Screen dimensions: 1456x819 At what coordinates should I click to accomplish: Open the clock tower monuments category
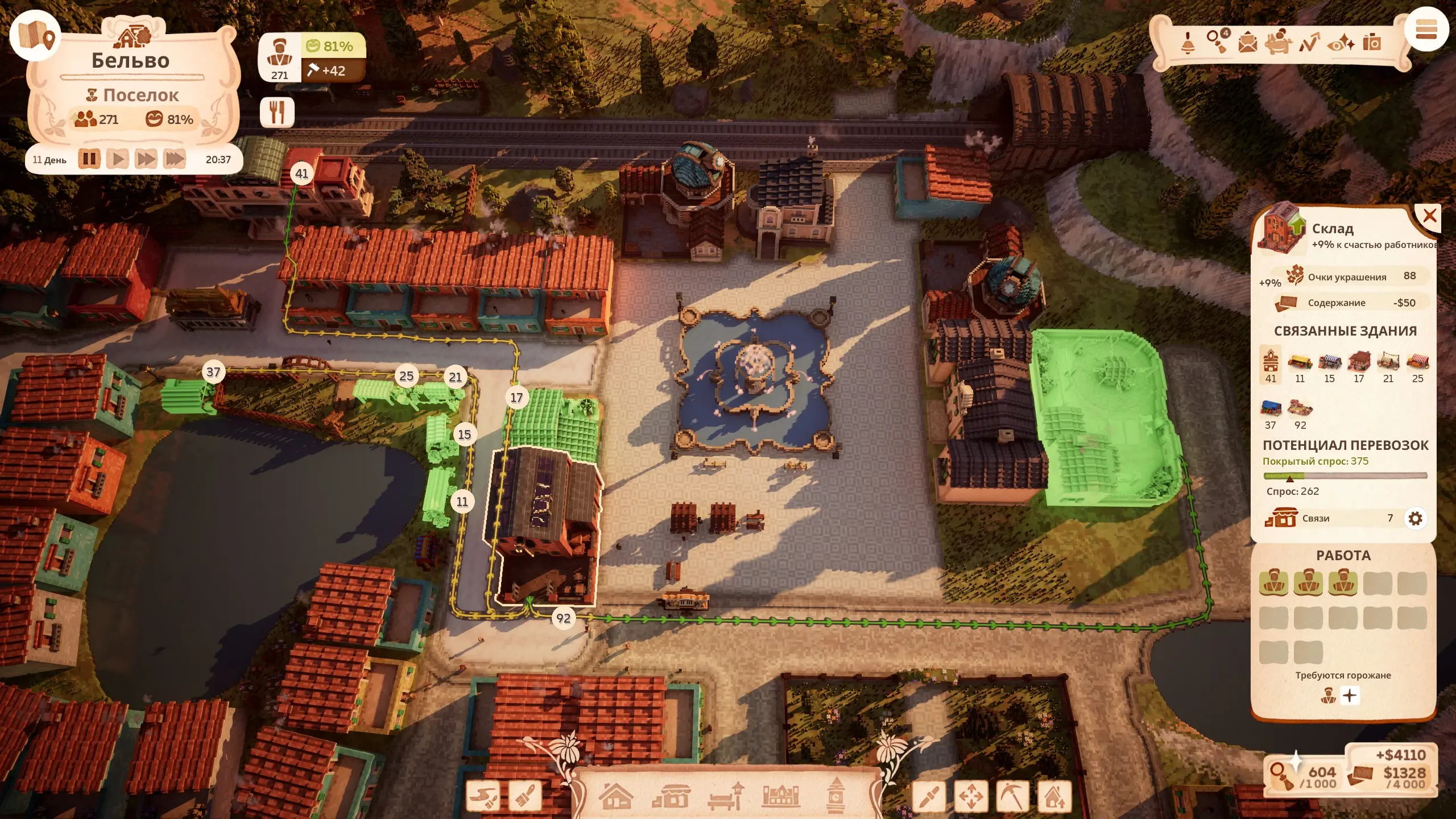point(835,796)
